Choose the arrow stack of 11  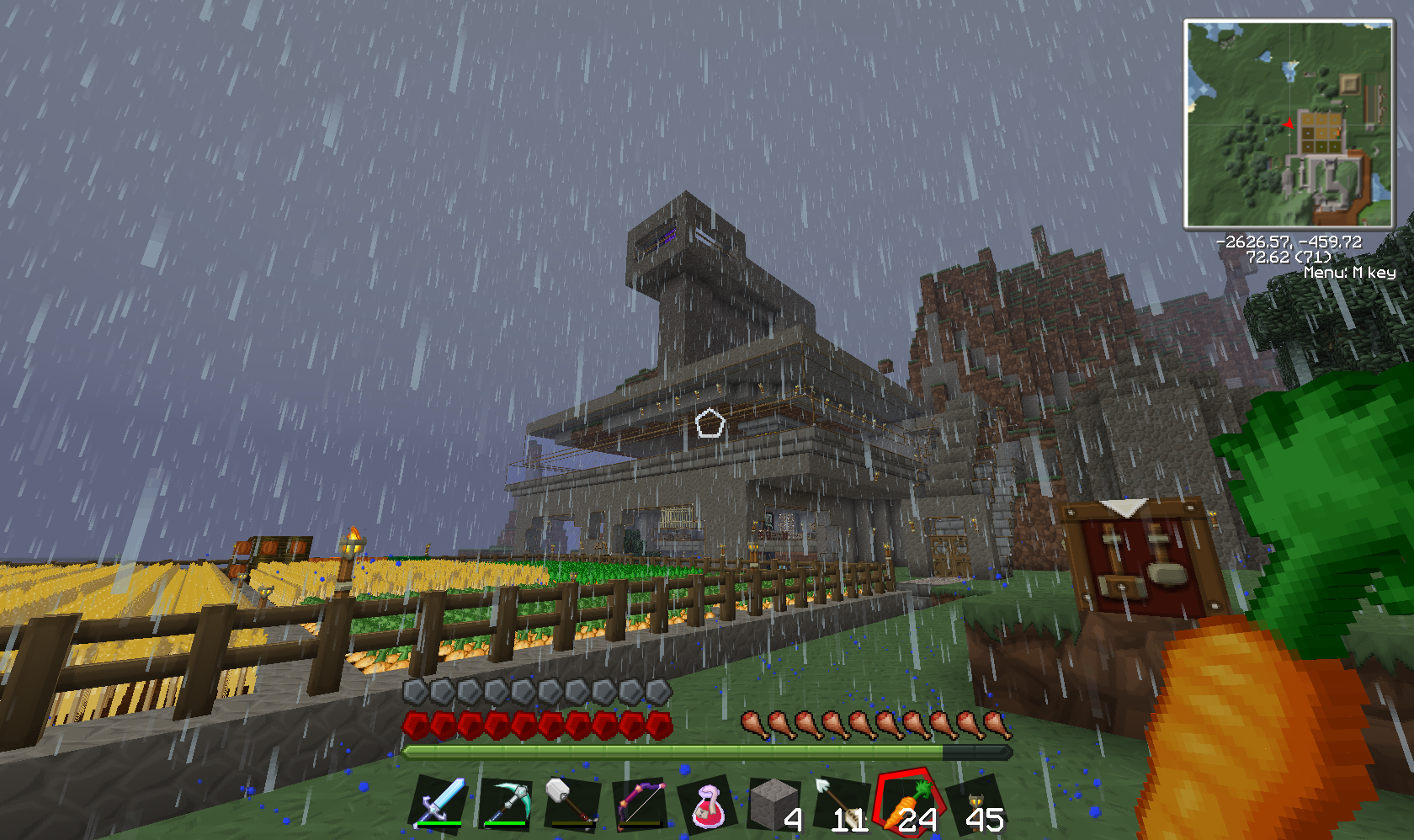pos(841,805)
